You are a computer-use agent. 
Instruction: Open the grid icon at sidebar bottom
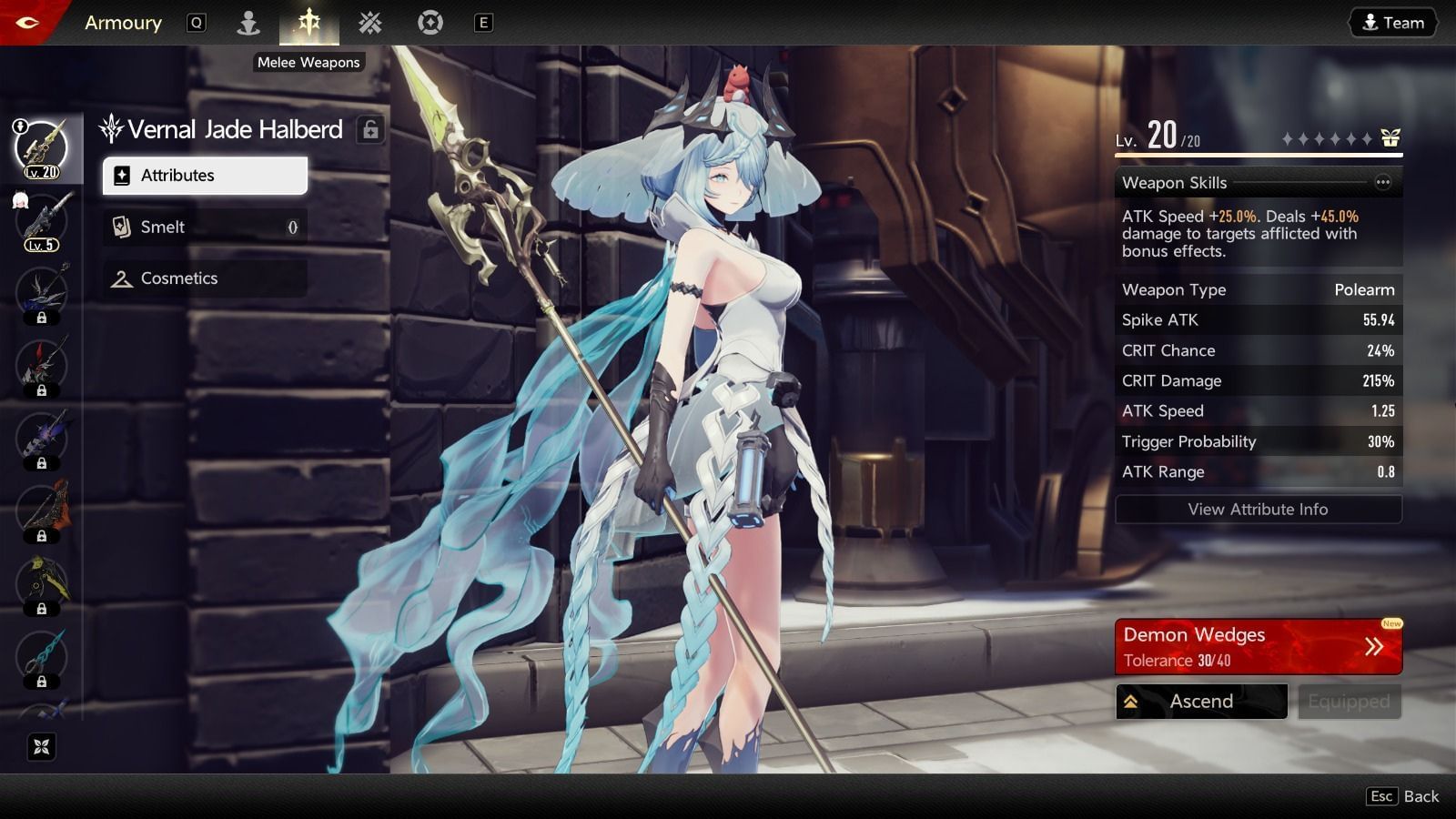click(x=40, y=748)
